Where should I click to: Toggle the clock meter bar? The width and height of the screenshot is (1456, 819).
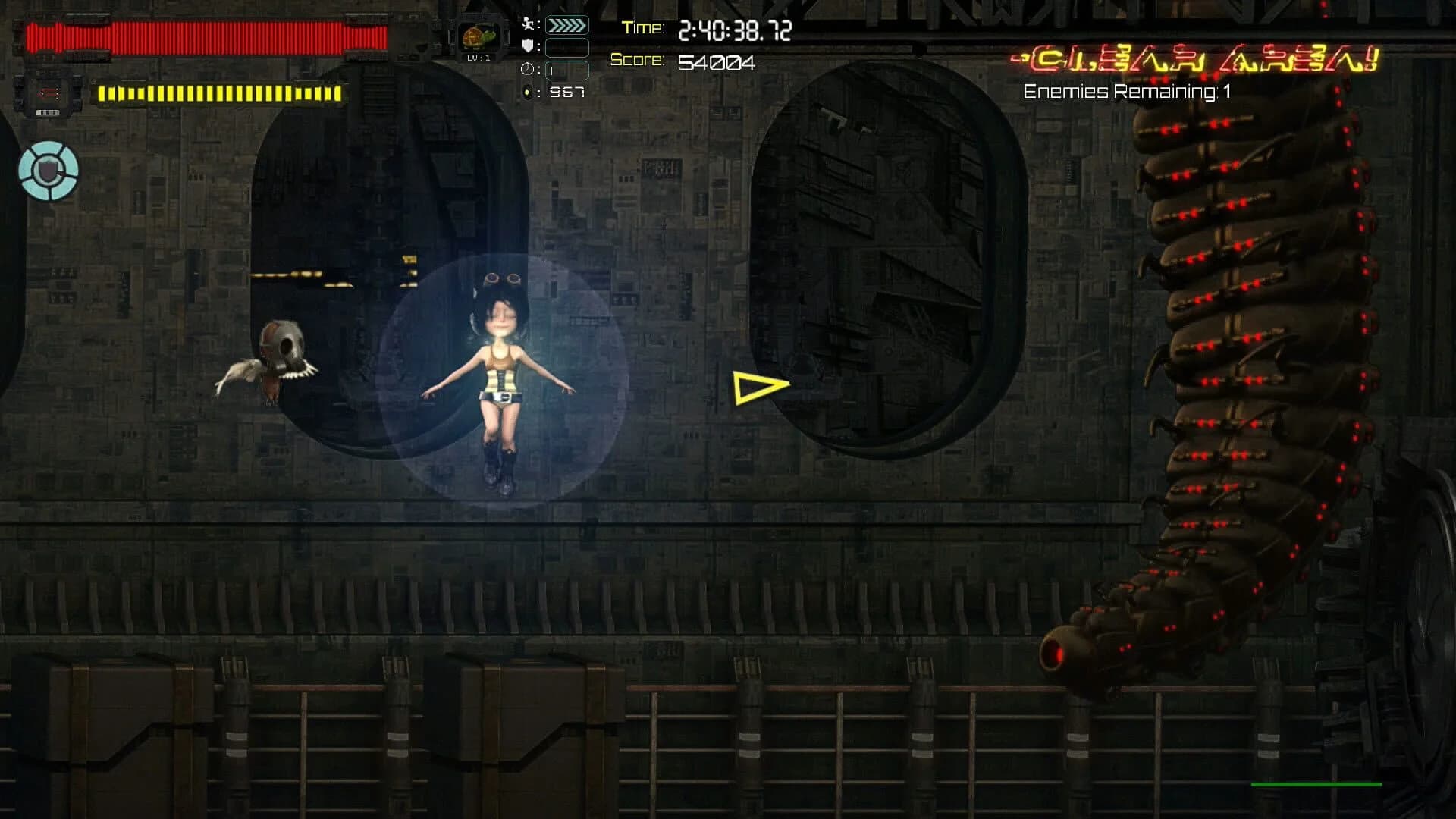(x=566, y=70)
